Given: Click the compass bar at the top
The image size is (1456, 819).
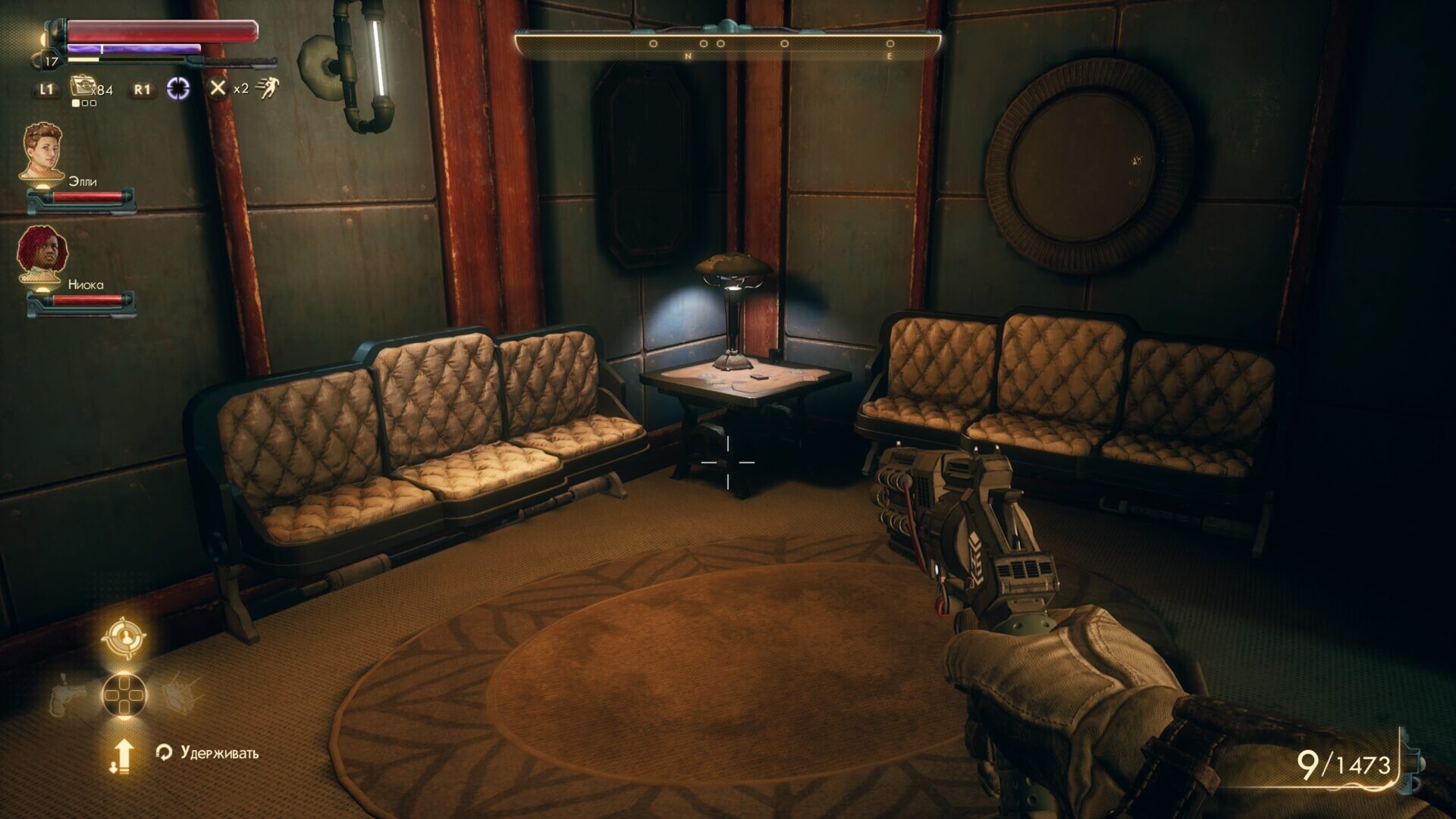Looking at the screenshot, I should point(728,44).
